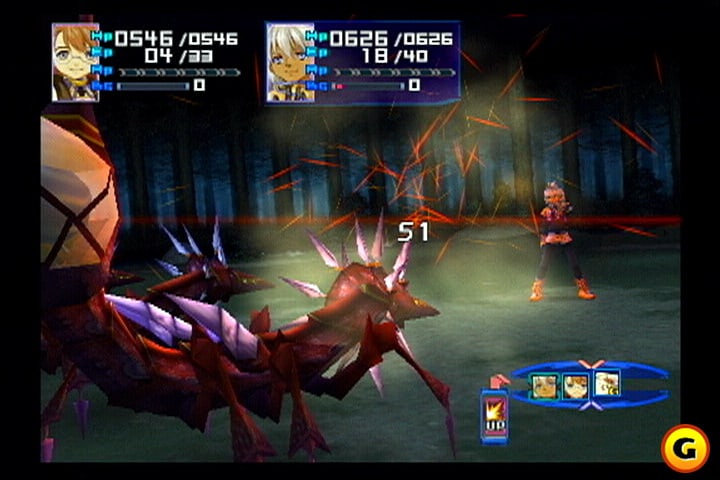Select the enemy portrait in turn order
720x480 pixels.
pyautogui.click(x=606, y=384)
